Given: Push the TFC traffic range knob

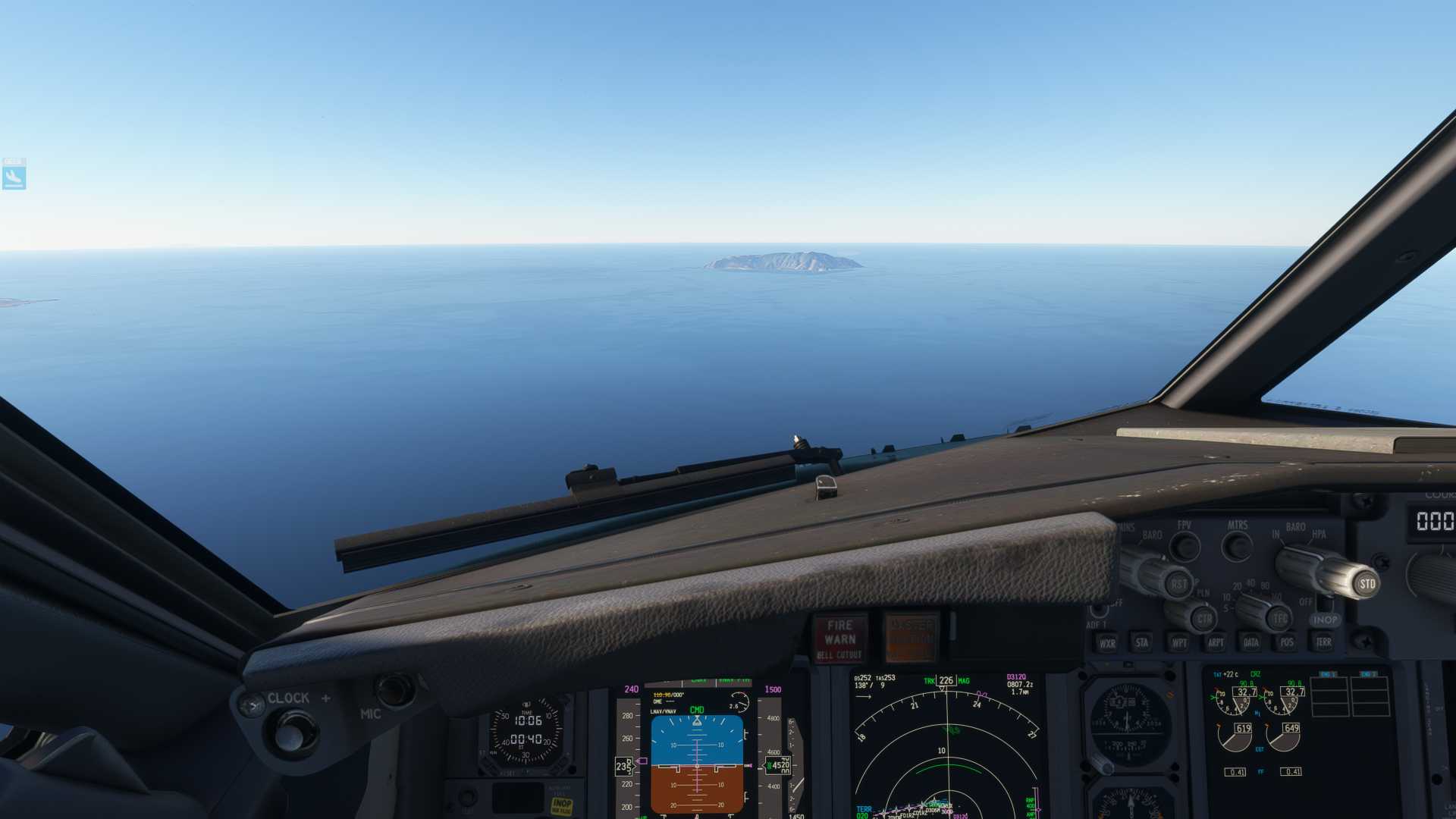Looking at the screenshot, I should pos(1280,619).
